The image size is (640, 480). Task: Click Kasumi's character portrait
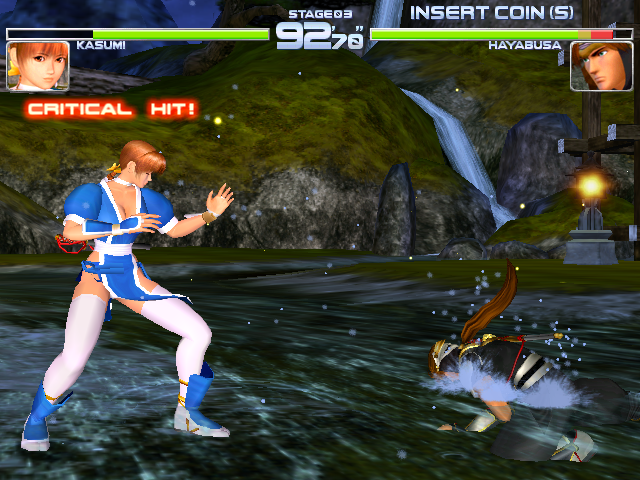coord(38,66)
